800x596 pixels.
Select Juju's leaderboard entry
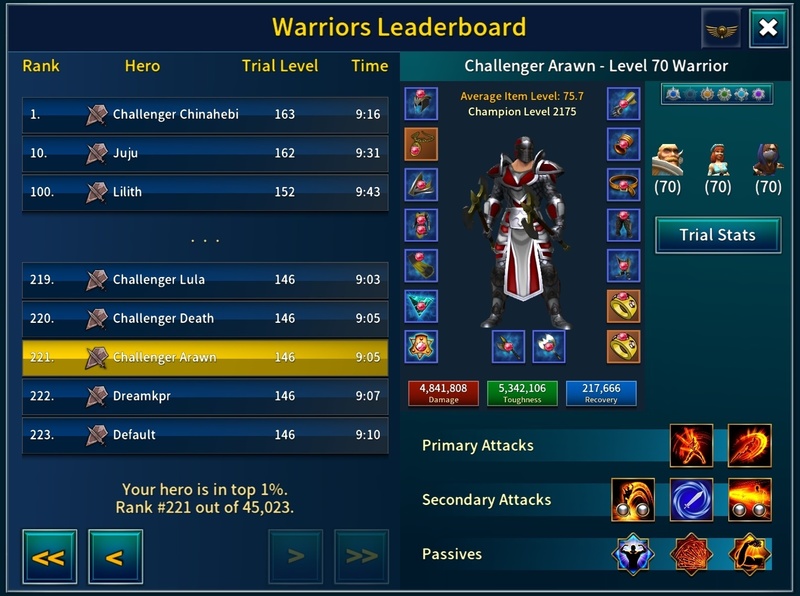tap(205, 153)
